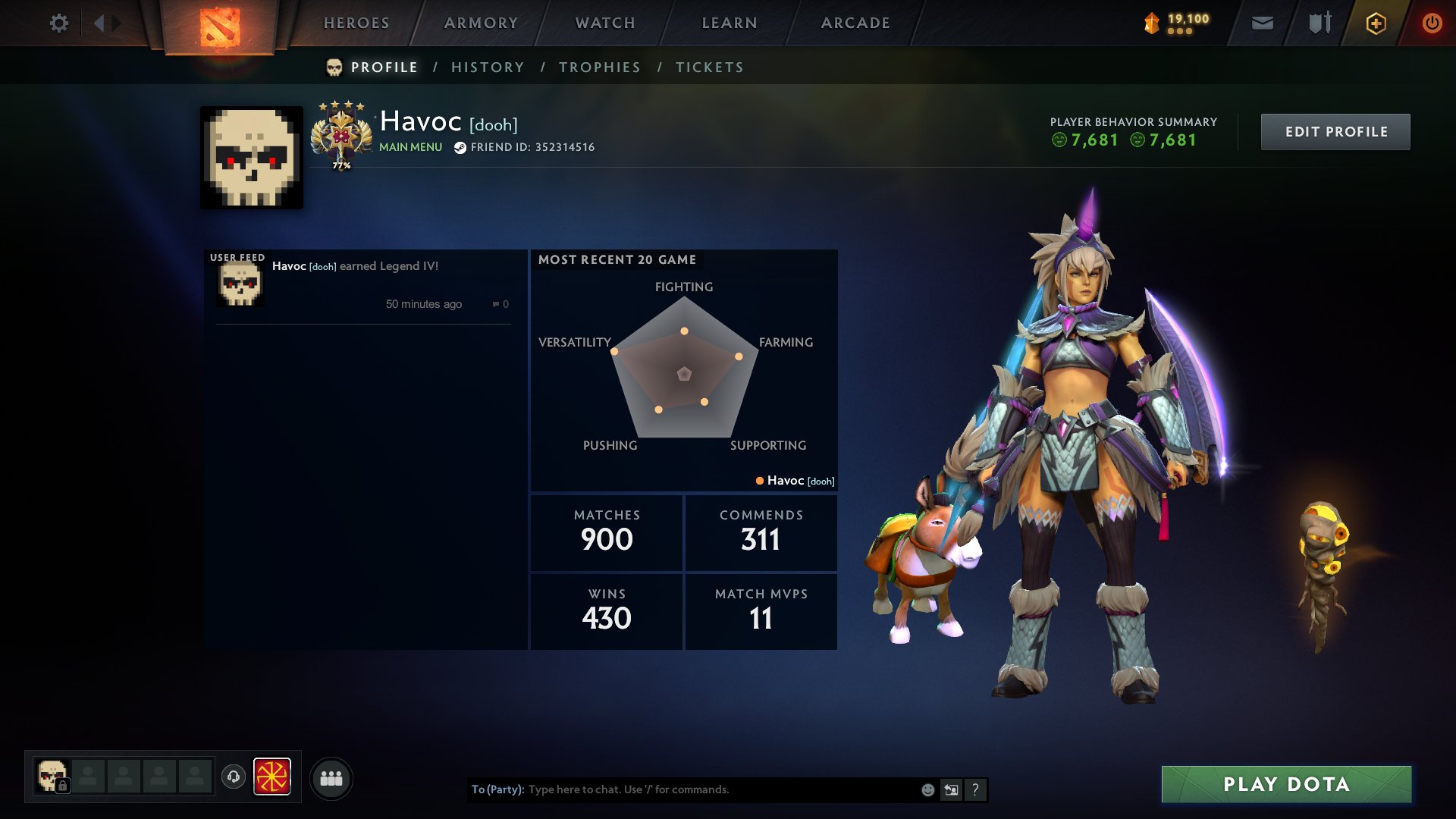Click the party chat input field
This screenshot has height=819, width=1456.
[x=682, y=789]
